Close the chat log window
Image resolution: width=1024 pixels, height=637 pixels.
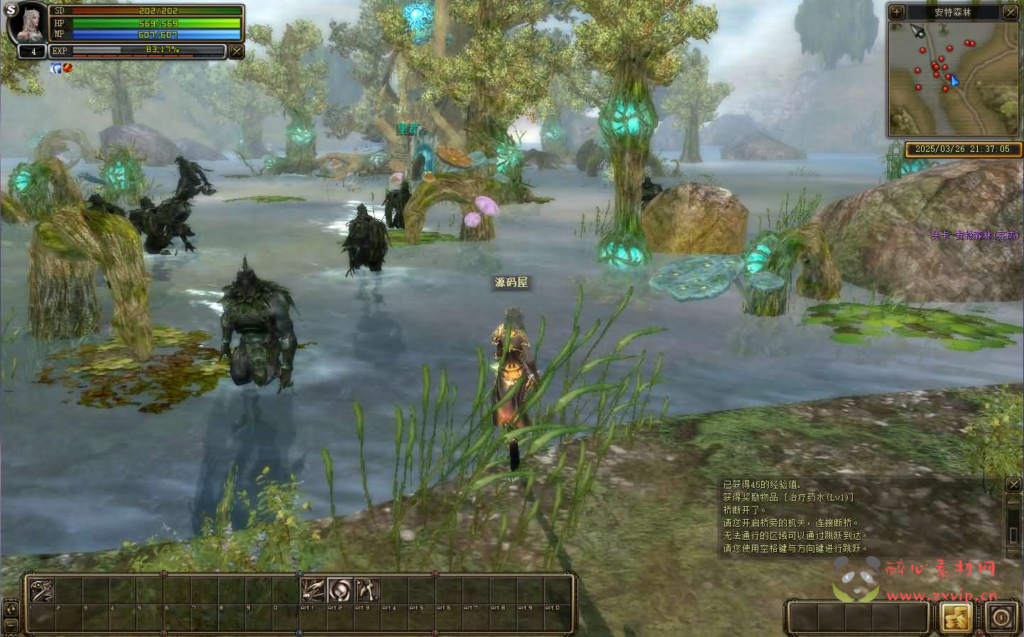[x=1013, y=485]
